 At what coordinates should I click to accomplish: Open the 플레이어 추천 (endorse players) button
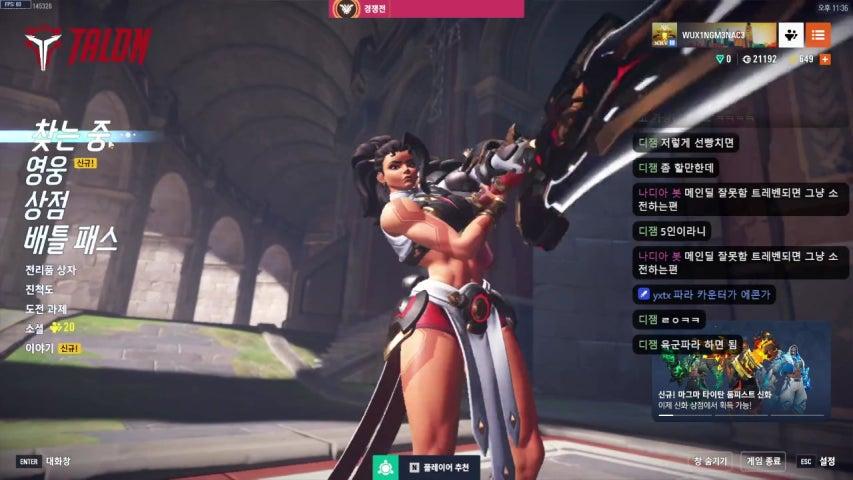pyautogui.click(x=427, y=467)
